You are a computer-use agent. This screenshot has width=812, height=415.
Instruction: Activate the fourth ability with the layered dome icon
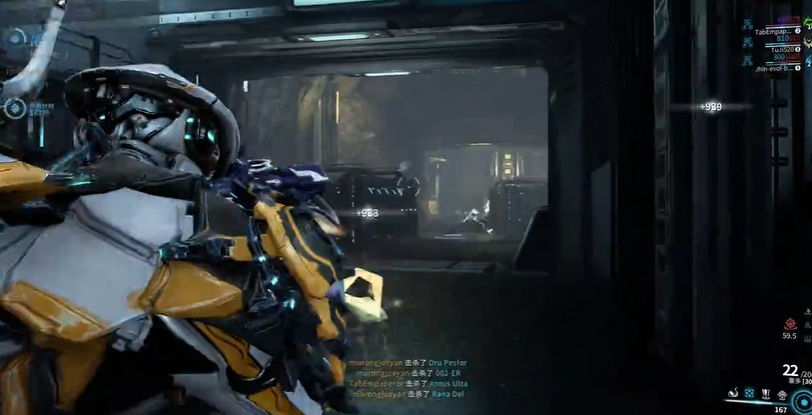(781, 393)
